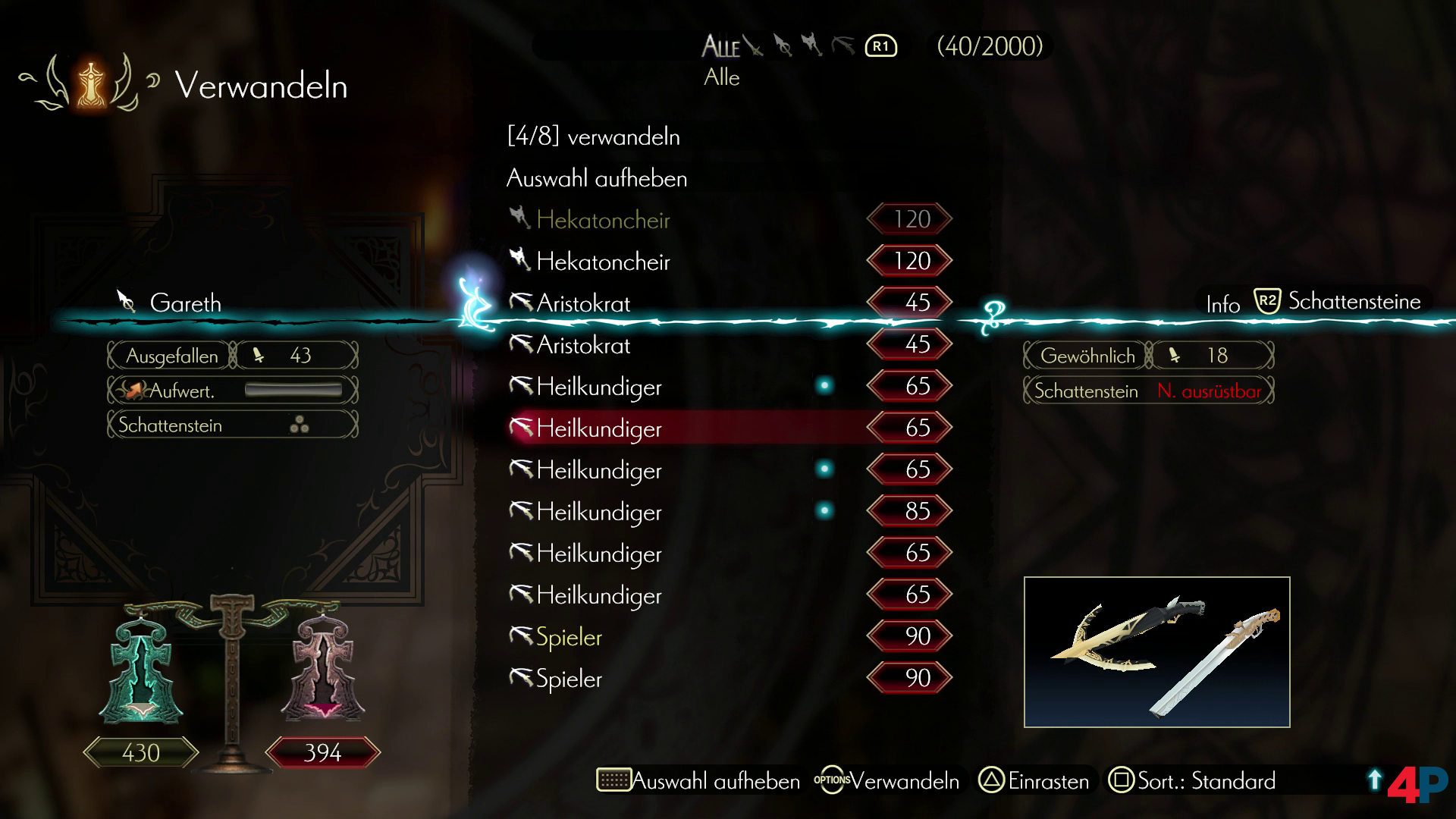
Task: Filter list by spear weapon type
Action: (x=783, y=46)
